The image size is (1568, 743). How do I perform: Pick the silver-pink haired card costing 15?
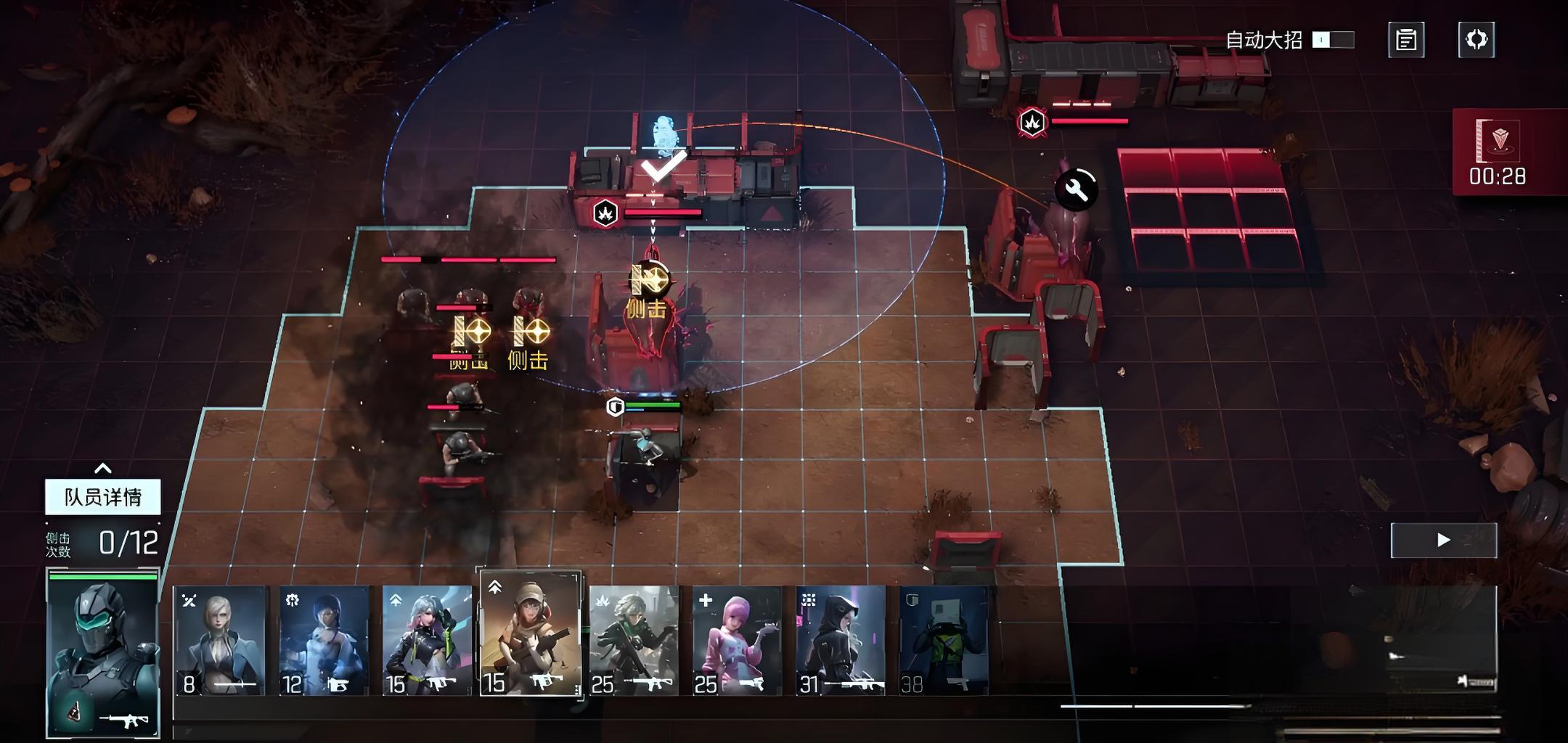[x=427, y=641]
